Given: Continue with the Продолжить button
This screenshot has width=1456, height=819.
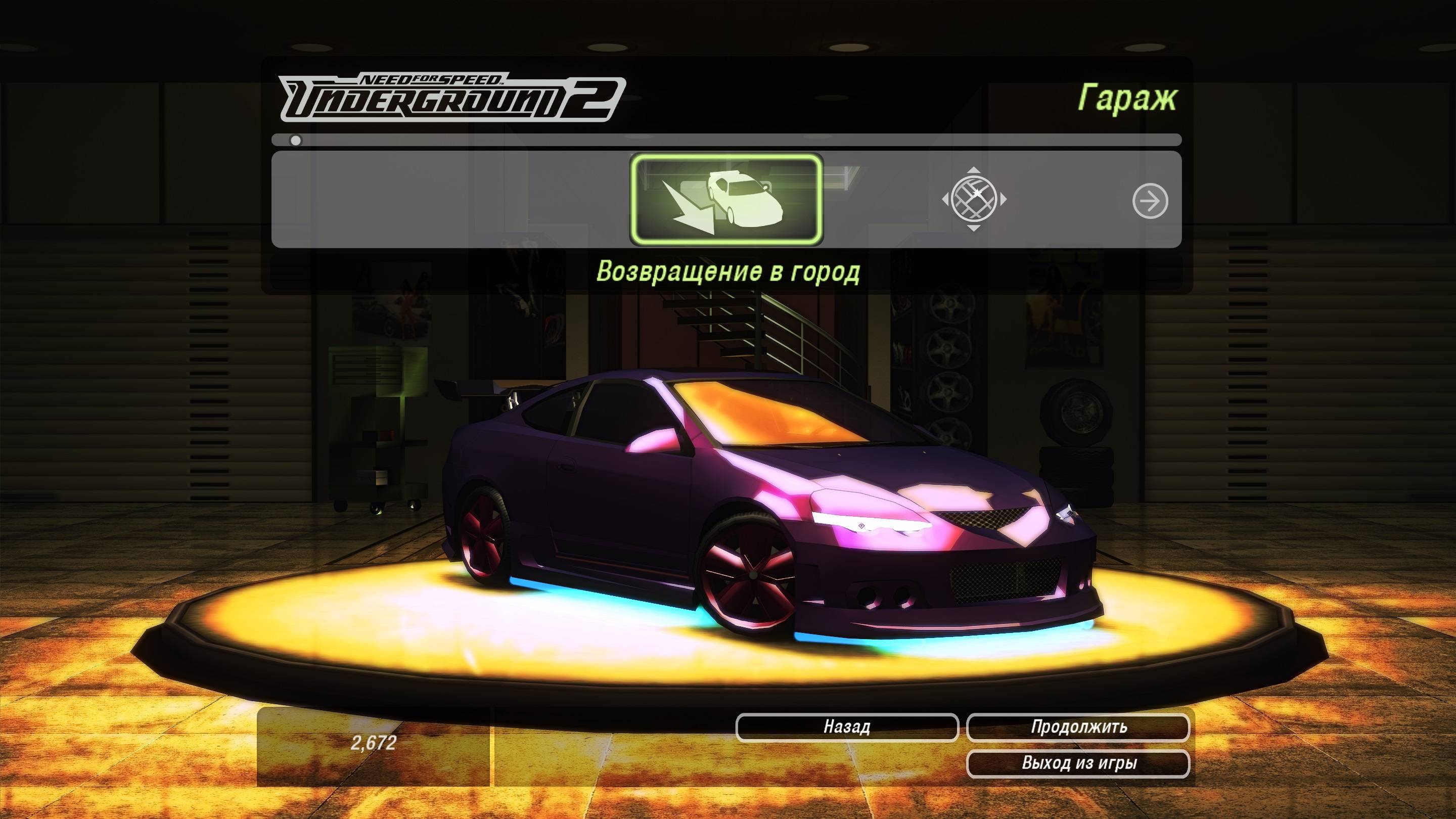Looking at the screenshot, I should (x=1078, y=727).
